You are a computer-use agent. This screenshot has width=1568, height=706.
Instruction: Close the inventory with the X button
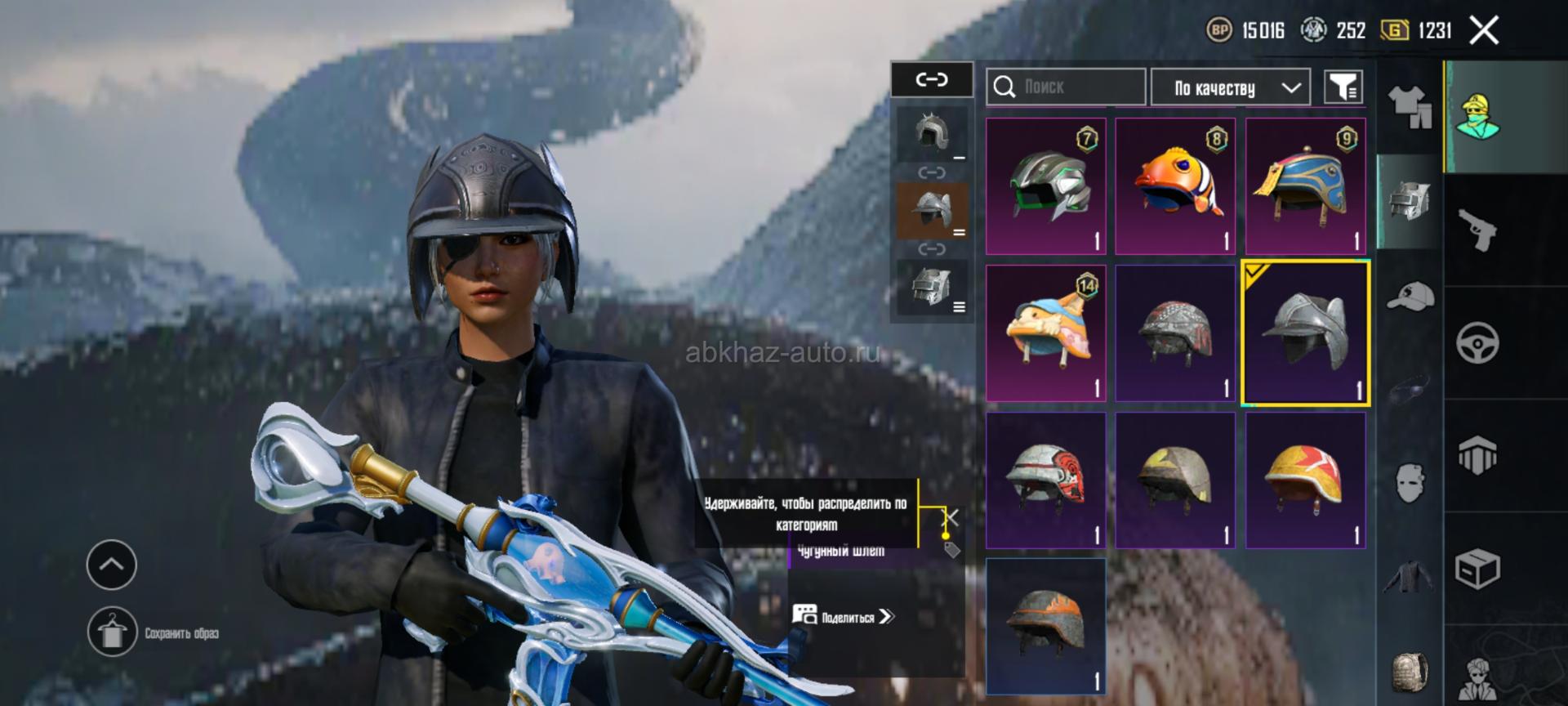click(1484, 31)
